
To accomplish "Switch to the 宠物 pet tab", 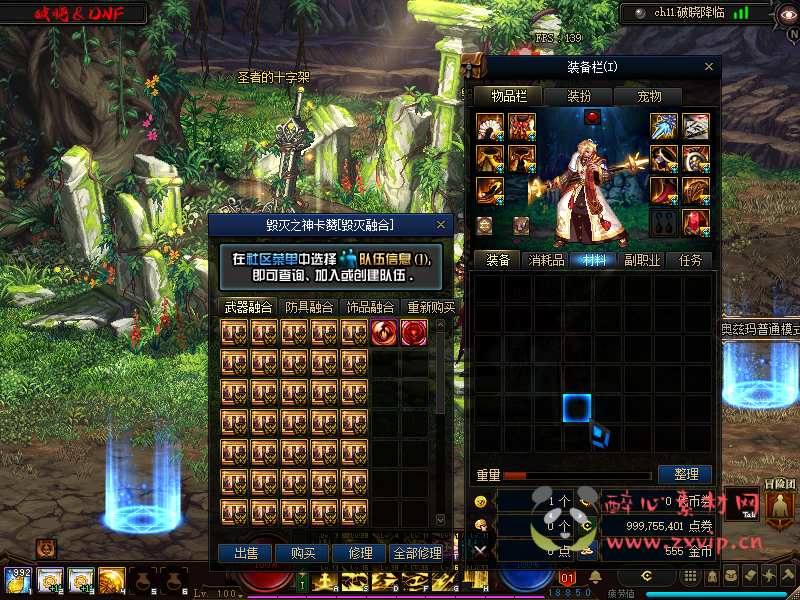I will pyautogui.click(x=650, y=96).
